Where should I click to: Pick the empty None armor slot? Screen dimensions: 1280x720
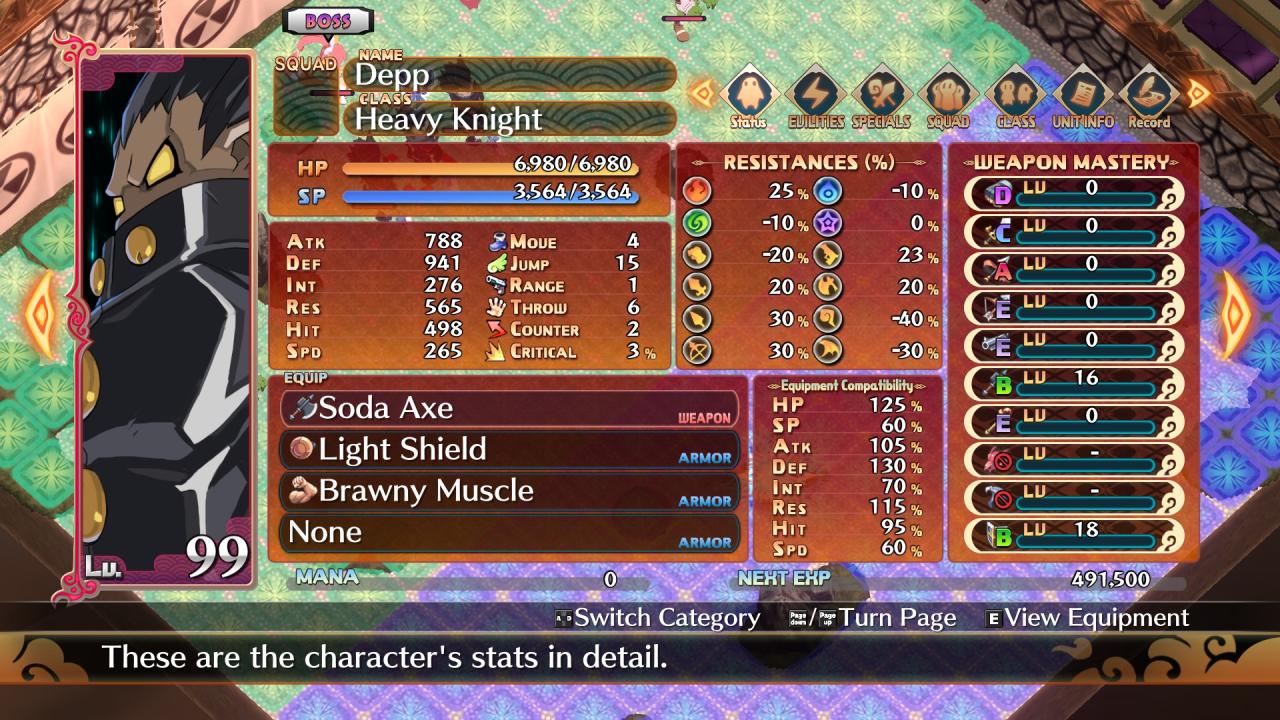point(510,532)
